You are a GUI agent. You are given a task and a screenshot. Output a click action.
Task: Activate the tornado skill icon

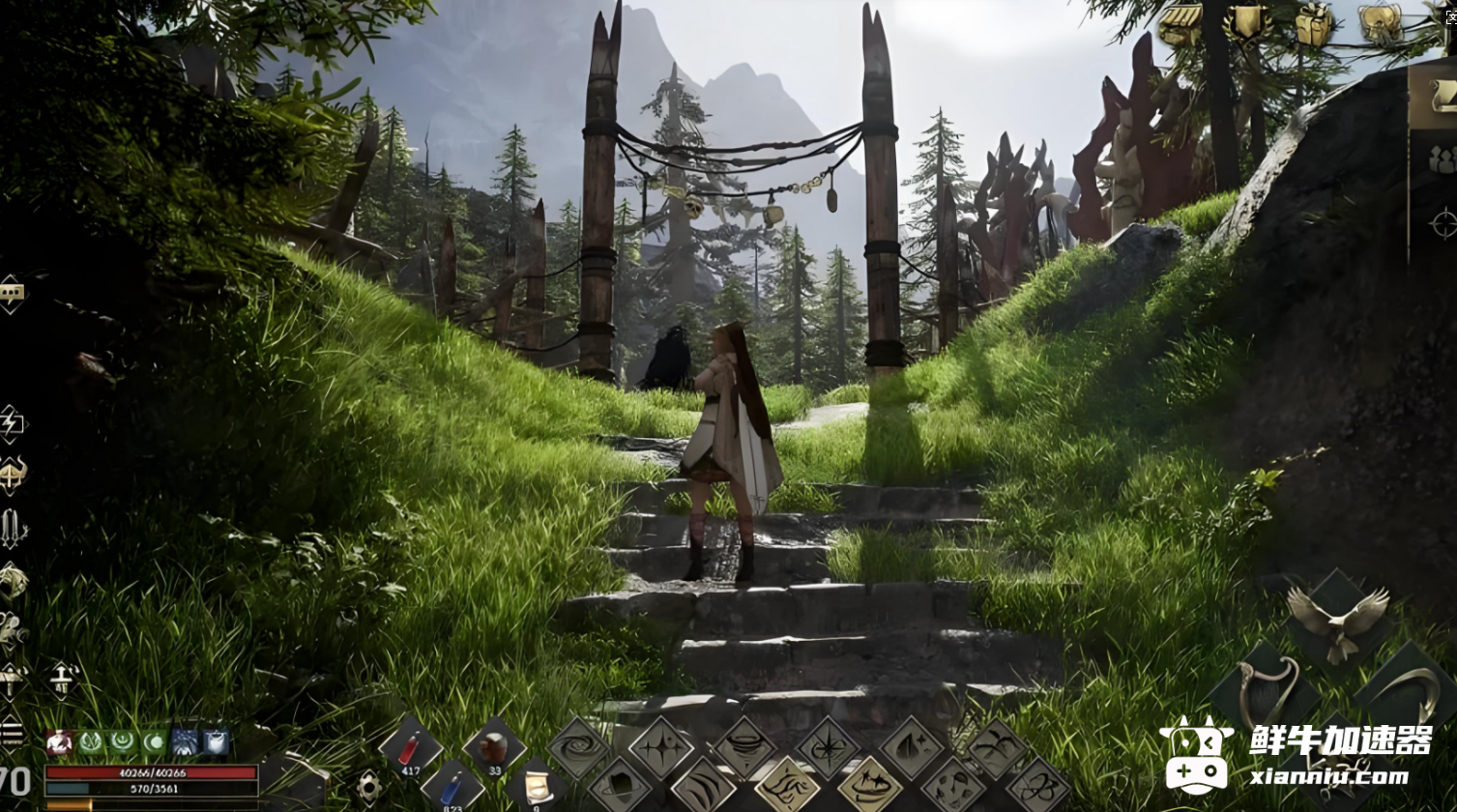click(x=744, y=749)
